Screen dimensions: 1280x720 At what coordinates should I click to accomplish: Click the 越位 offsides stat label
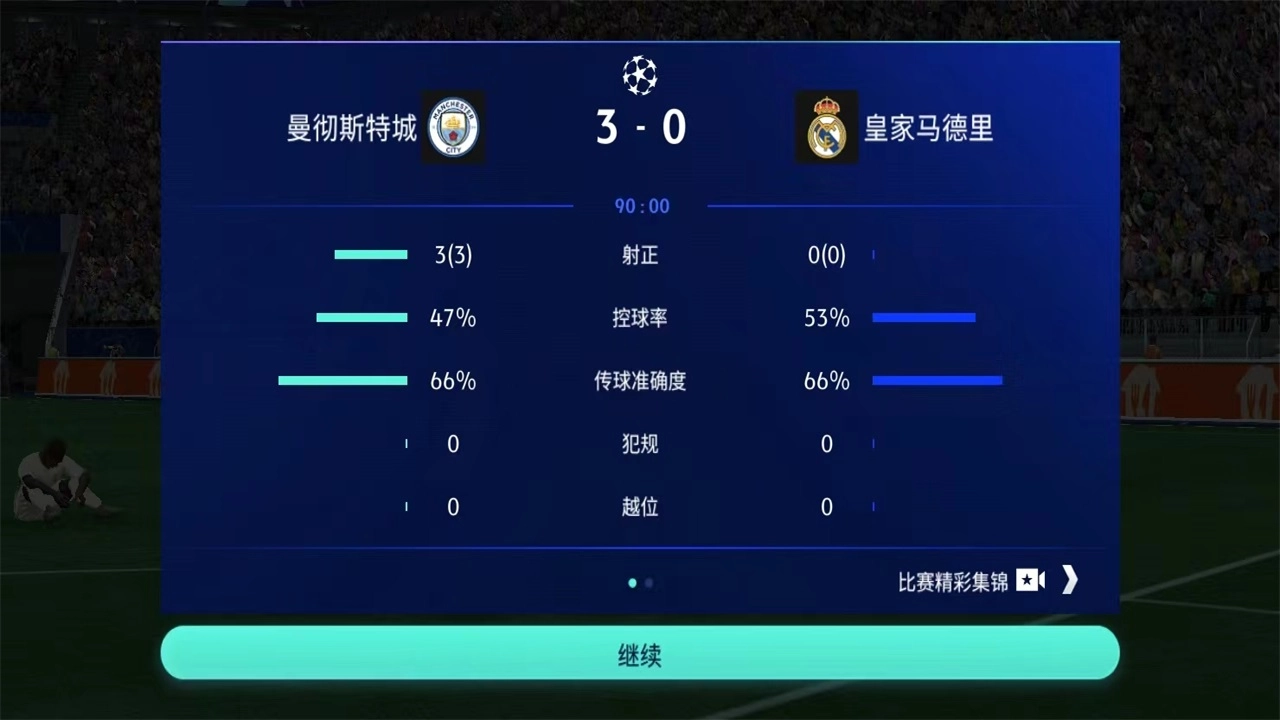(x=639, y=507)
